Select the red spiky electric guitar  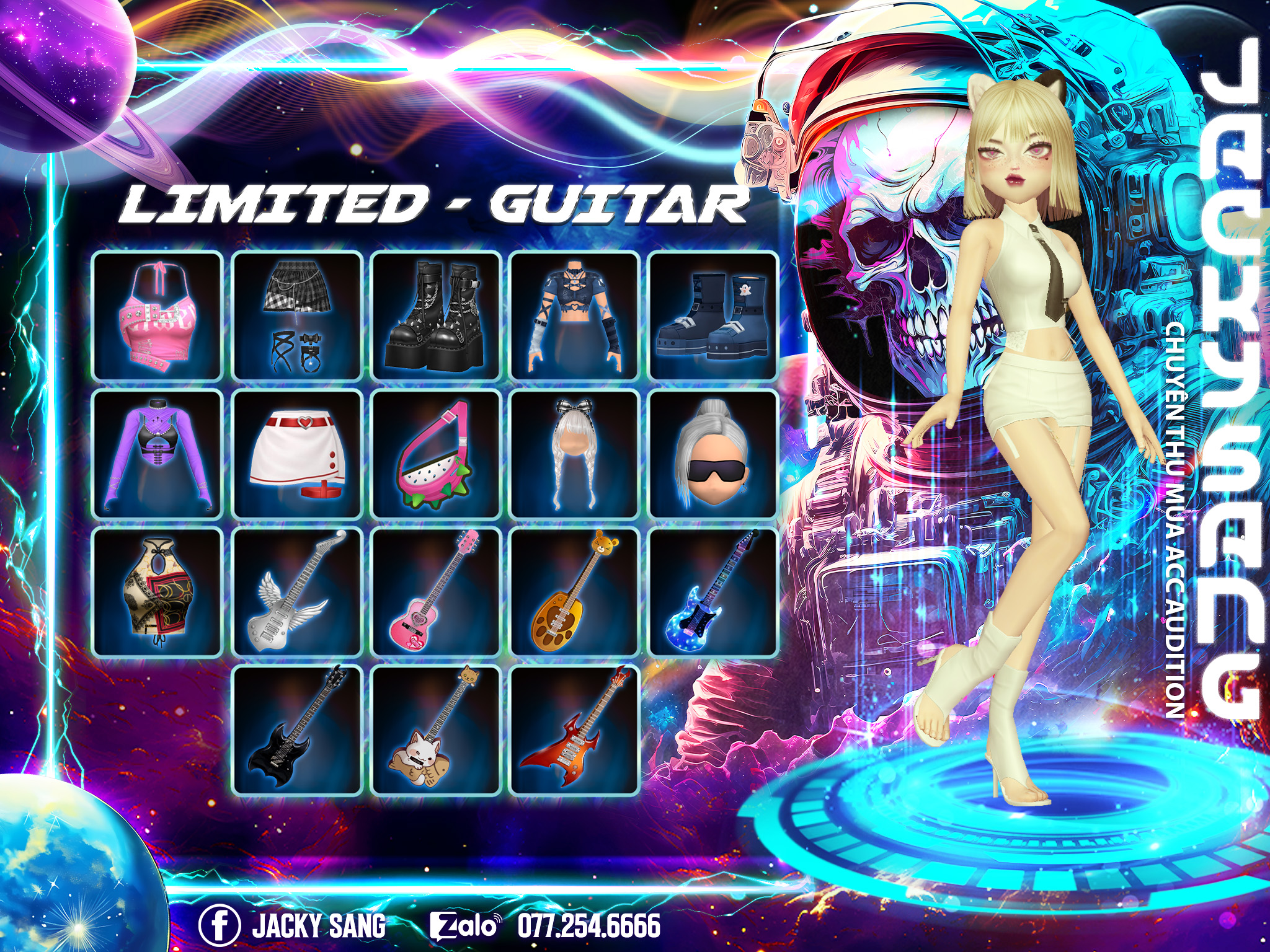pos(574,730)
